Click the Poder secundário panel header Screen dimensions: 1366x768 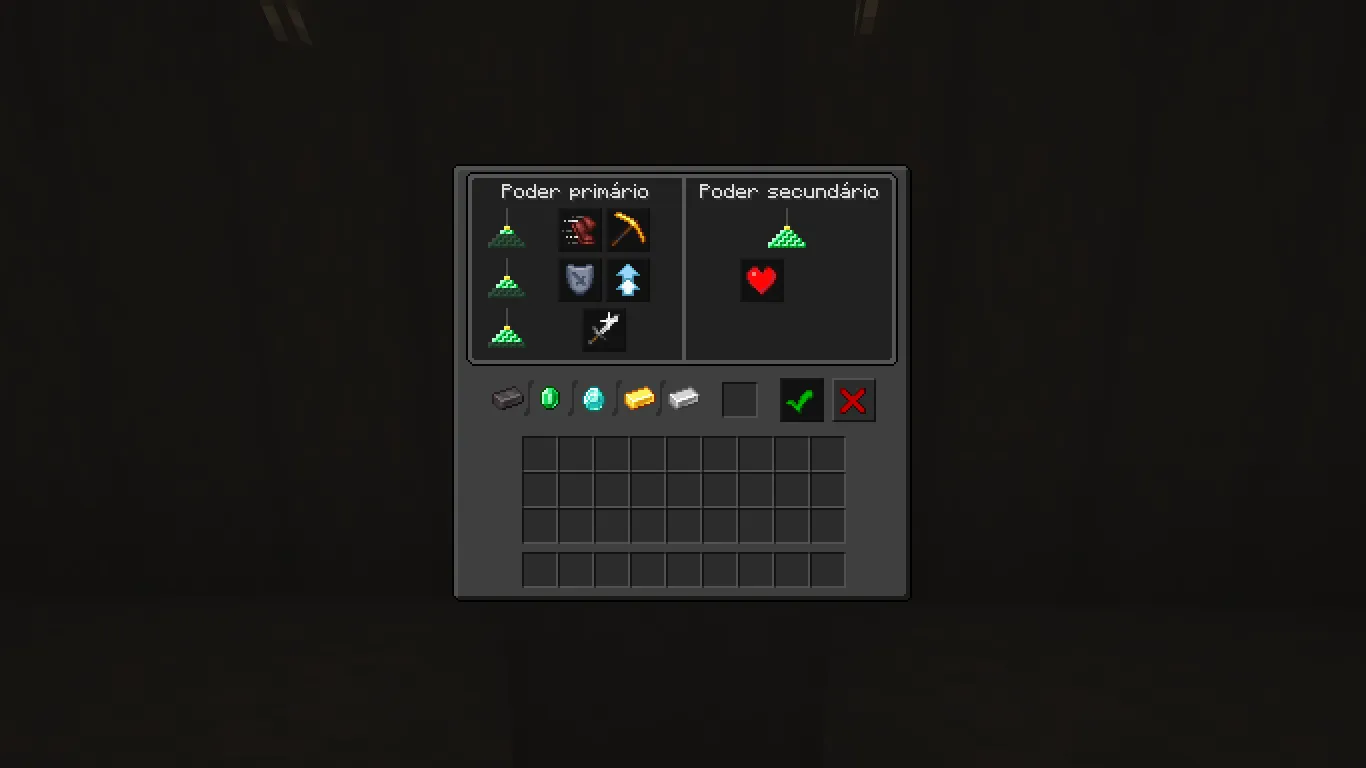point(789,191)
